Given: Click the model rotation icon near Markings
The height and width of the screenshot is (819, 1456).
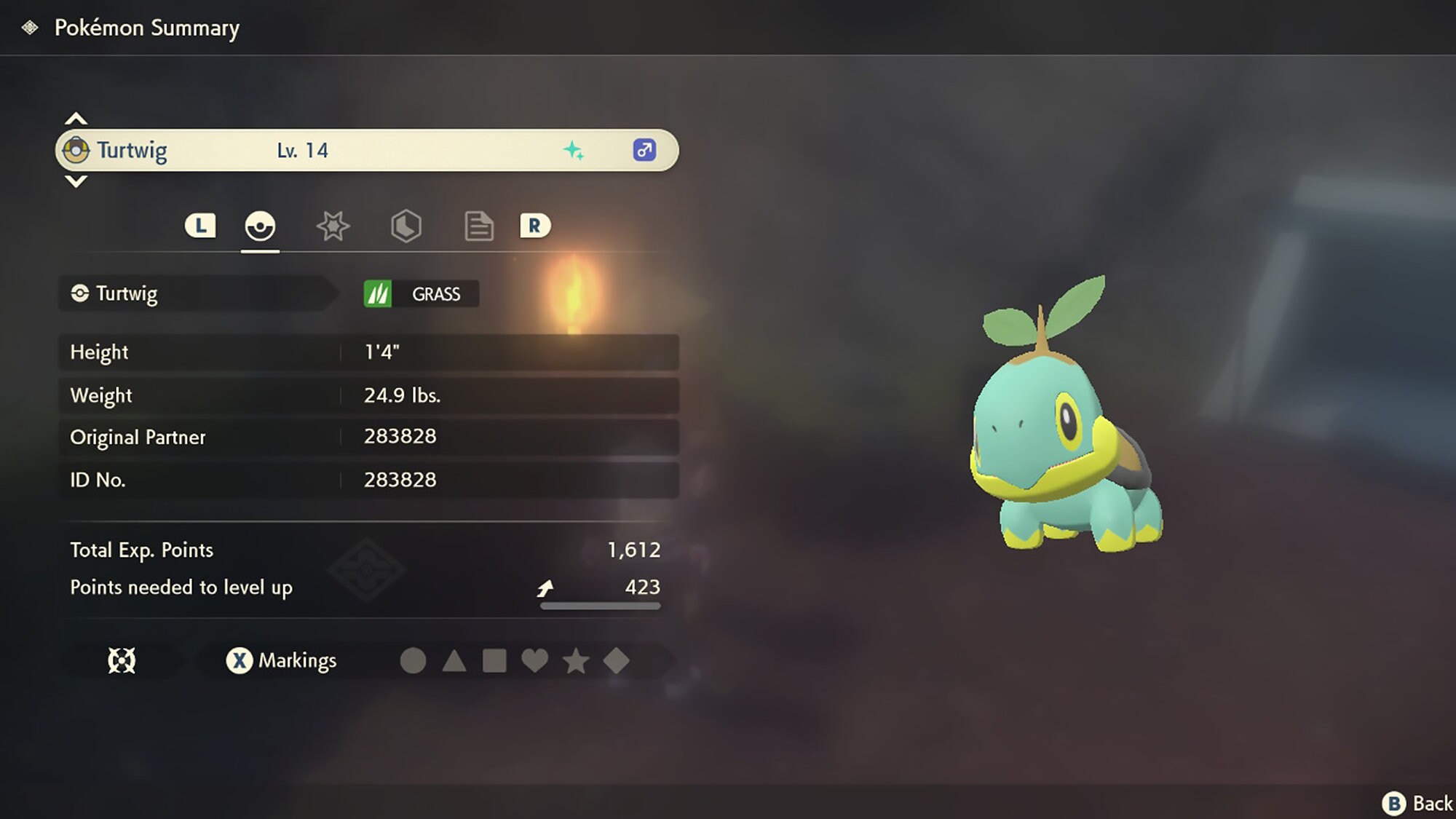Looking at the screenshot, I should [x=121, y=661].
